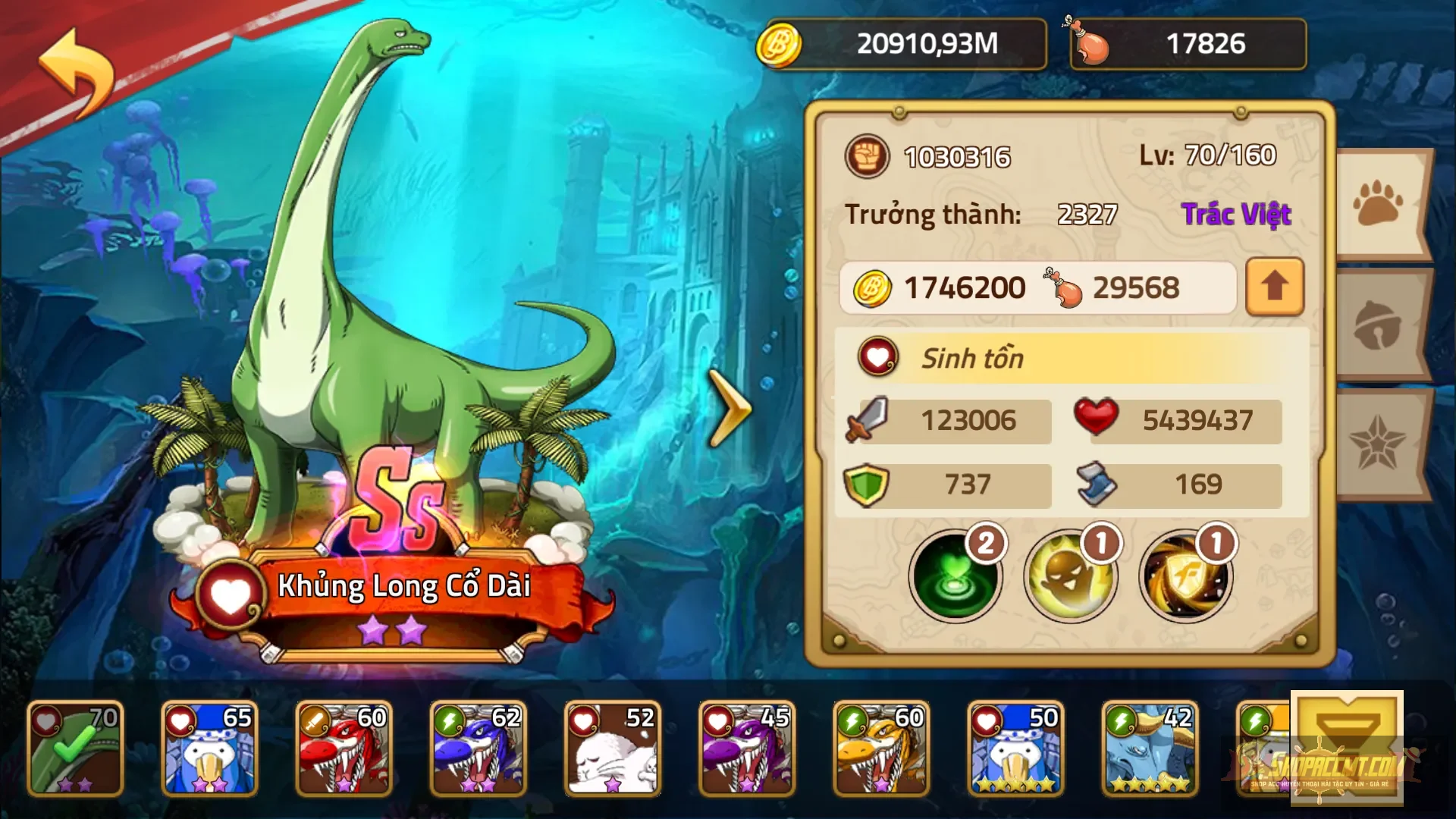
Task: Switch to the Sinh tồn tab
Action: (974, 358)
